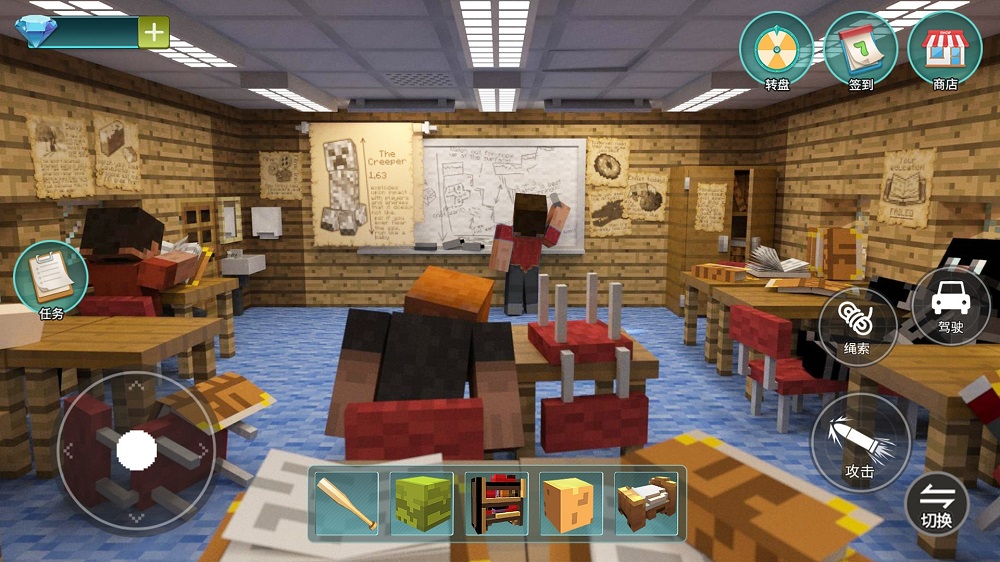Tap the 攻击 attack button
This screenshot has width=1000, height=562.
tap(860, 441)
